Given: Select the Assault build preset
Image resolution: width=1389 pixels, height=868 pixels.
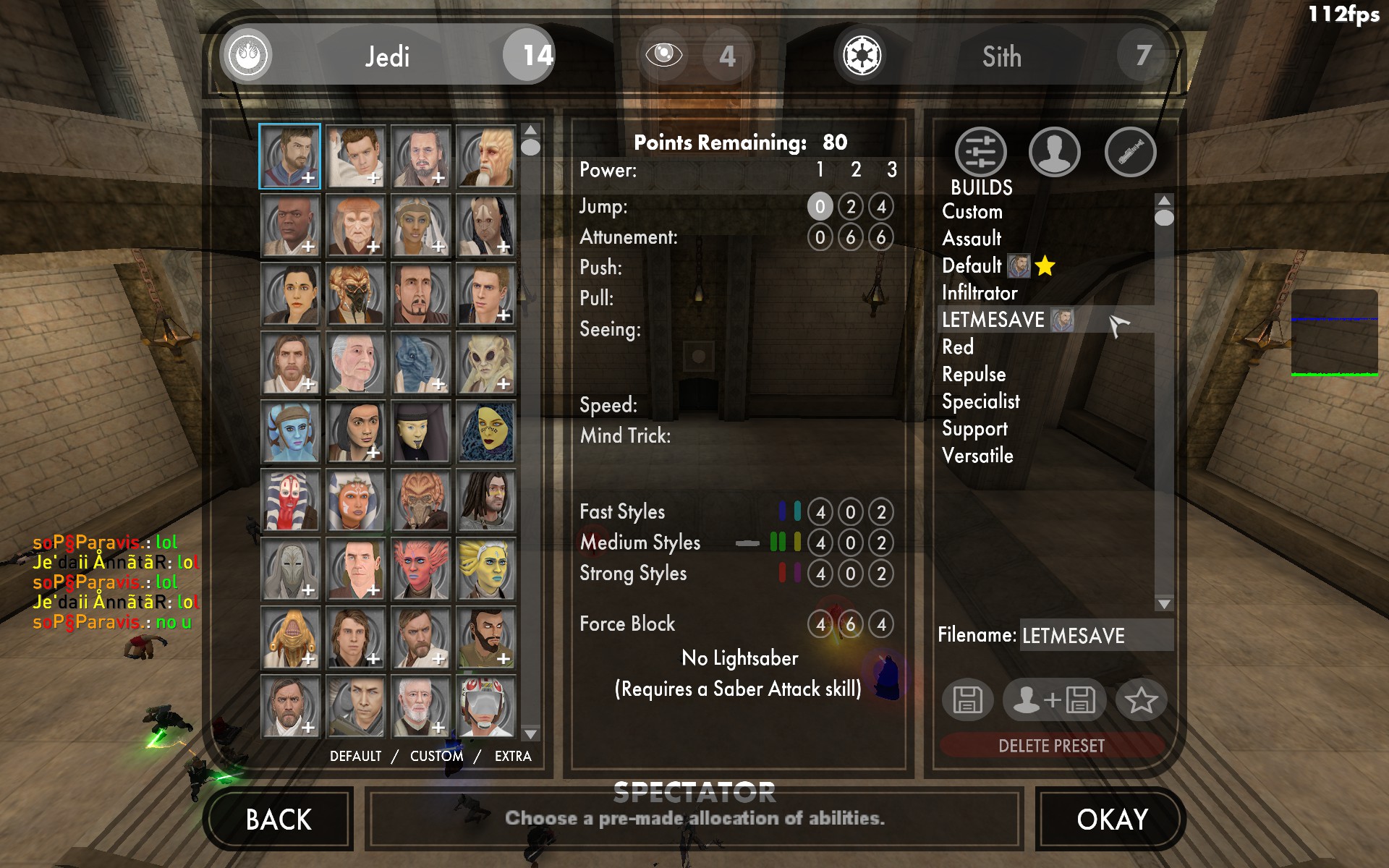Looking at the screenshot, I should (972, 239).
